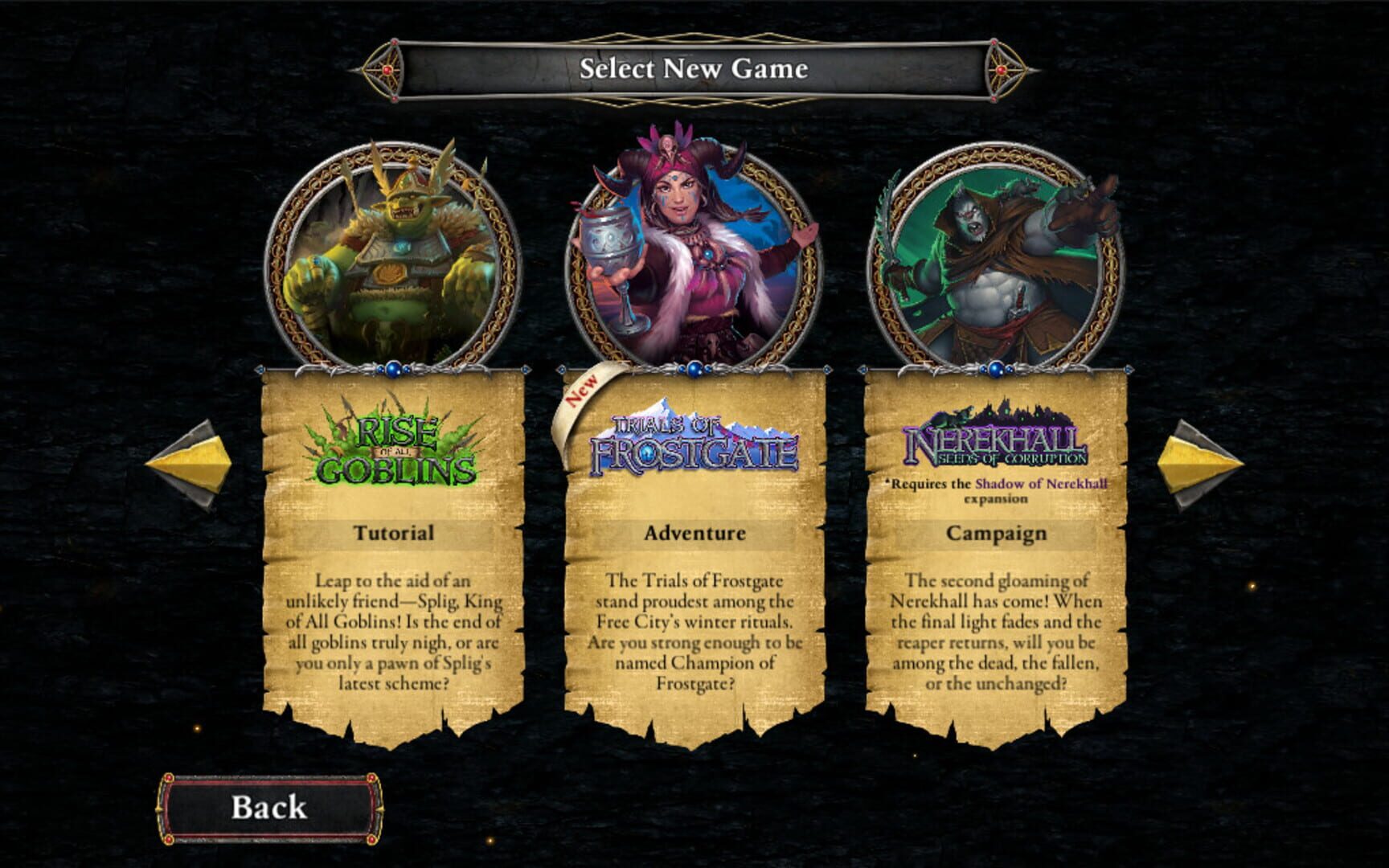Click the Select New Game title banner
The image size is (1389, 868).
click(x=694, y=70)
